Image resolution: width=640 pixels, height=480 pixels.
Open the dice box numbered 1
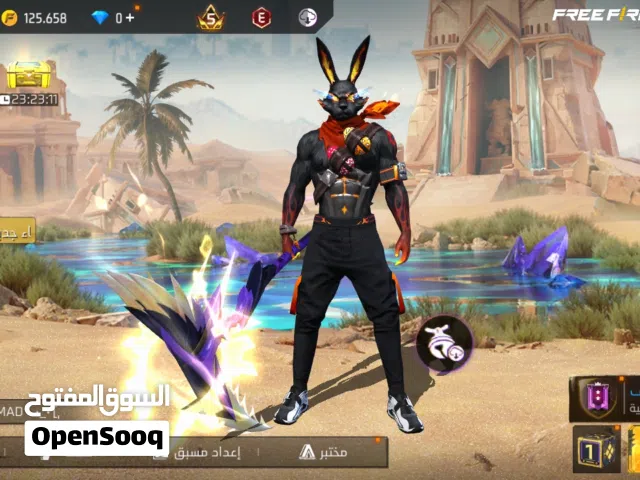[x=596, y=449]
